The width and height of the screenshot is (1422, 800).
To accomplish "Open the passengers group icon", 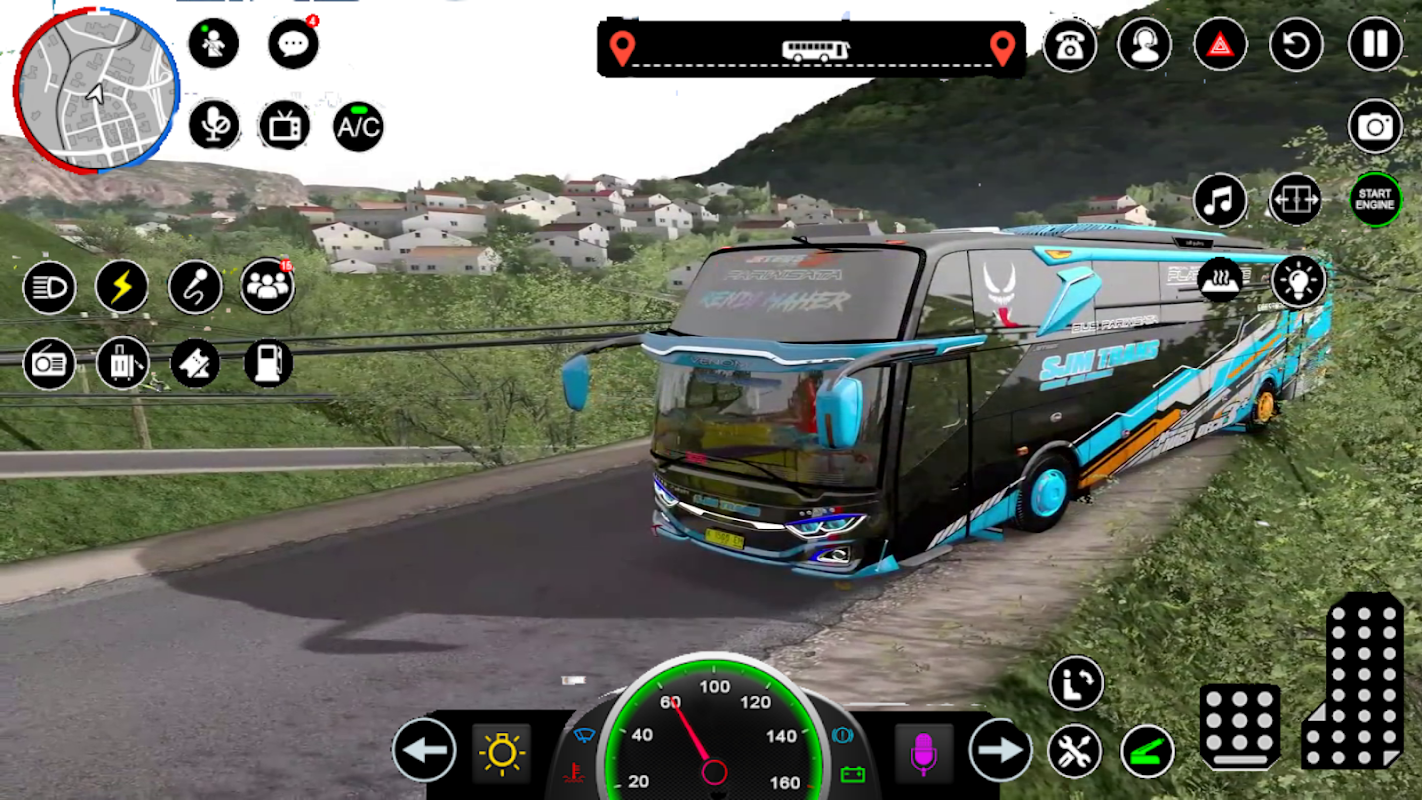I will tap(267, 287).
